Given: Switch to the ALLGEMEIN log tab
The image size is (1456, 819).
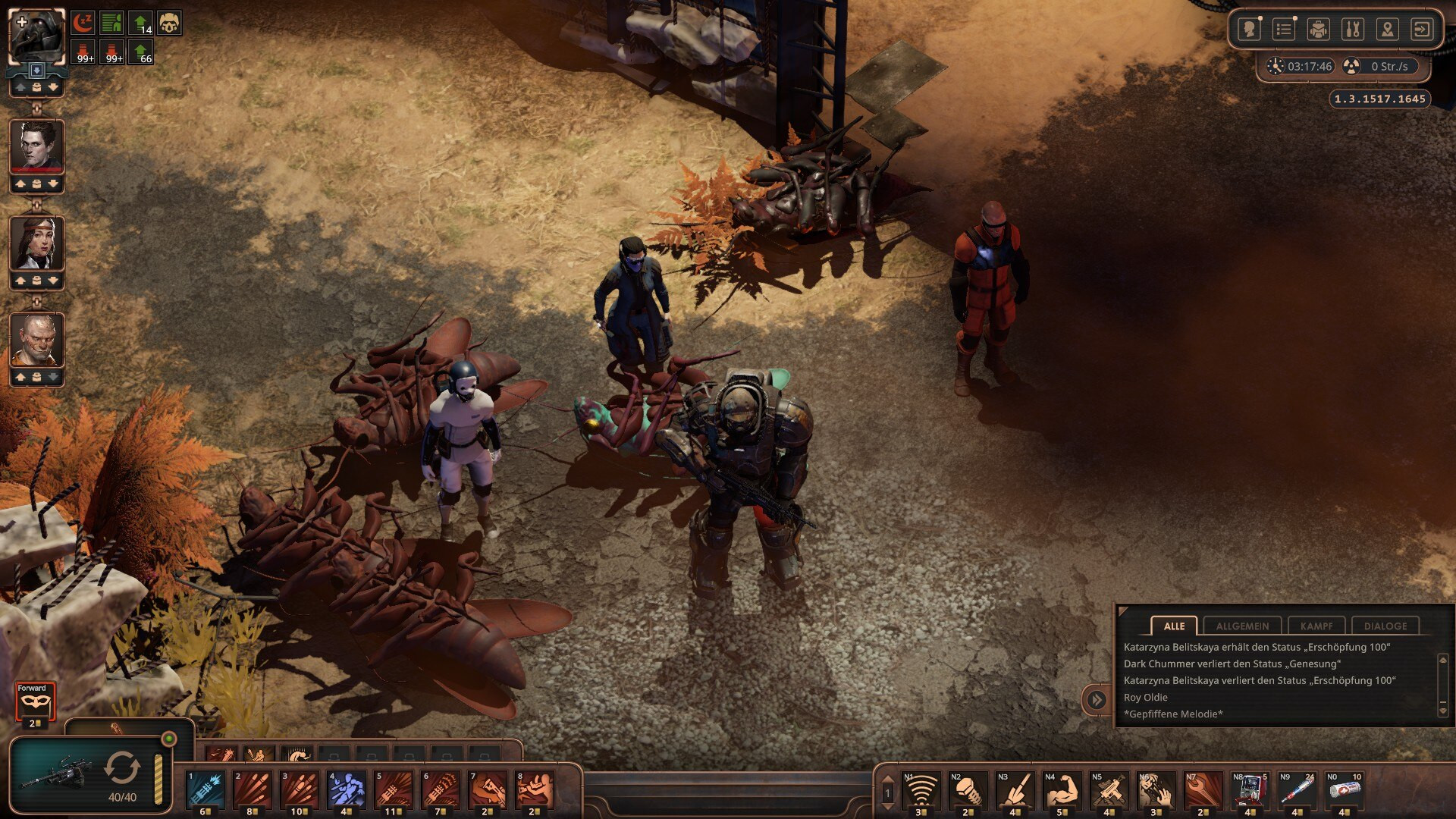Looking at the screenshot, I should coord(1242,626).
